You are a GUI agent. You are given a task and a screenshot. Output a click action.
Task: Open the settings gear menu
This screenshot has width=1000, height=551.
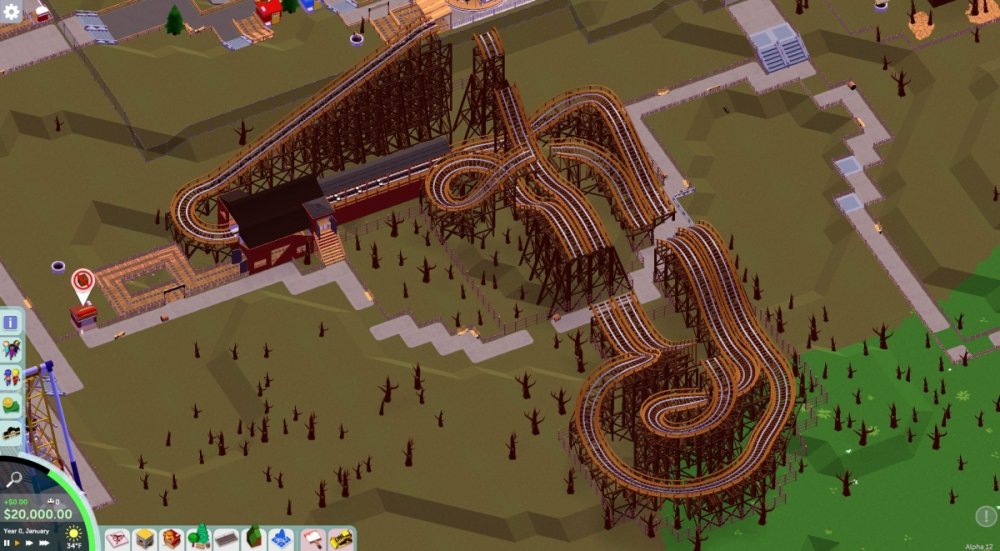click(12, 12)
